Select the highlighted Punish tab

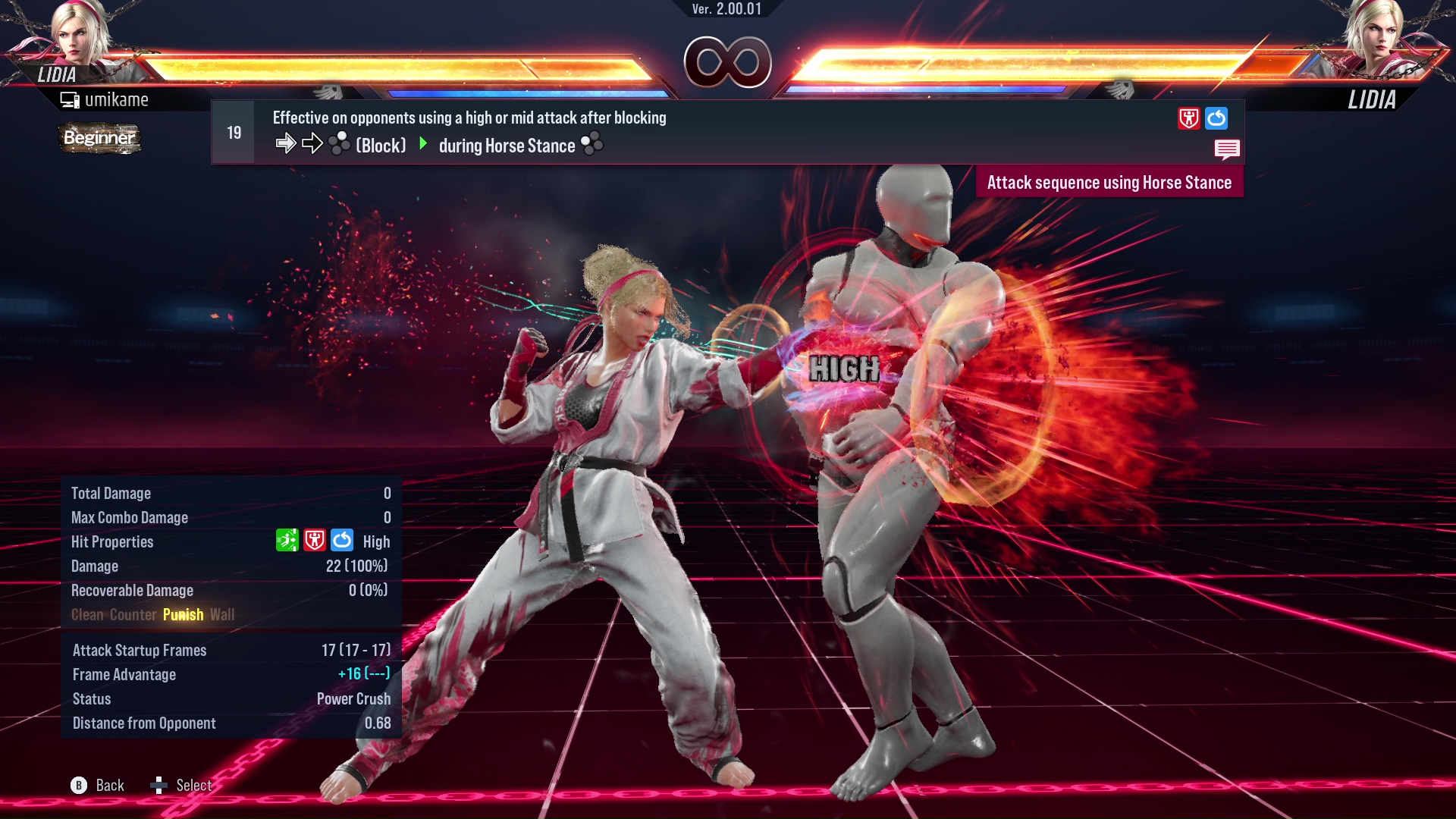(x=183, y=614)
